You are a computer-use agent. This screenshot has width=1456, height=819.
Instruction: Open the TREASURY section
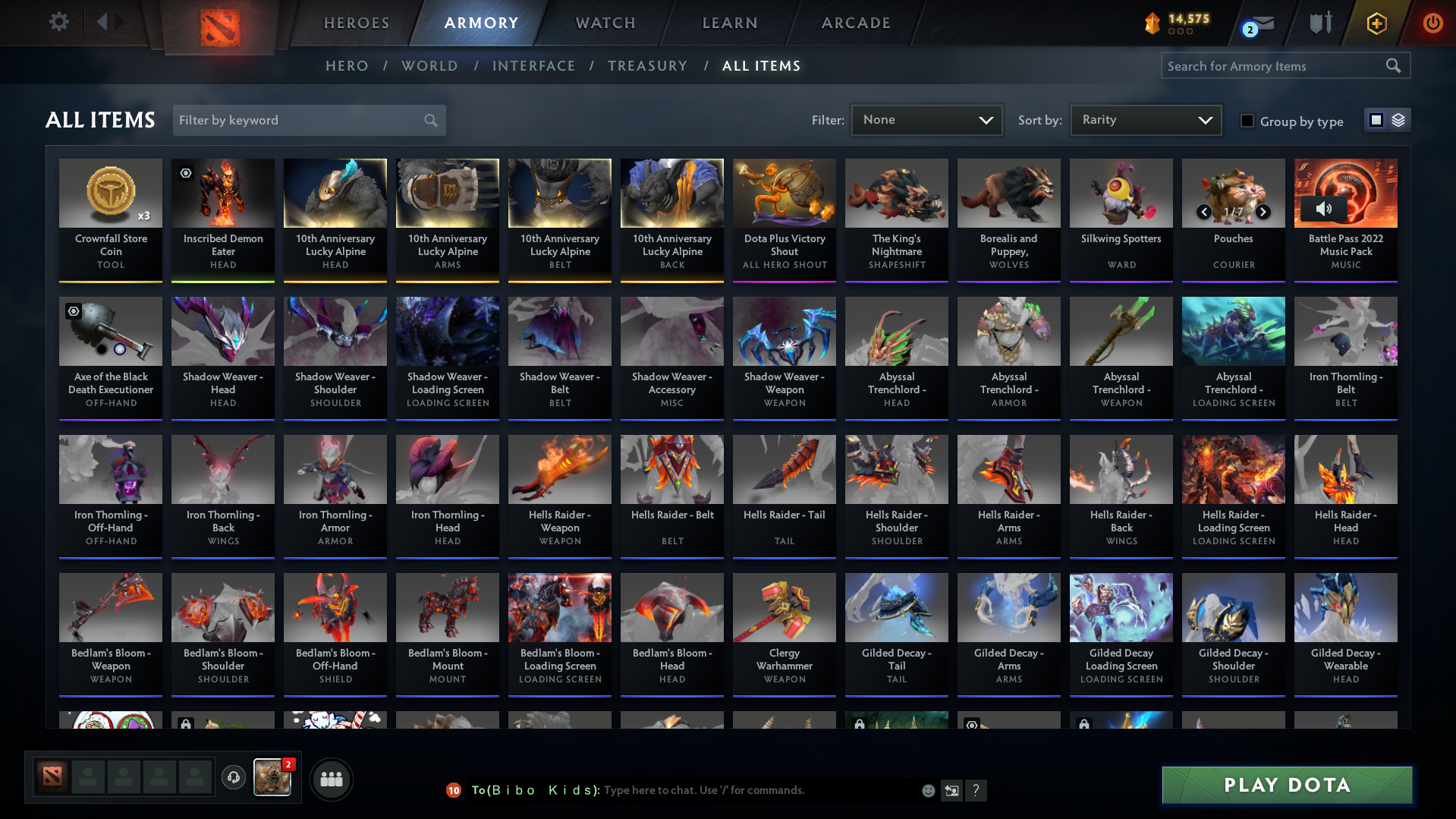(x=647, y=66)
